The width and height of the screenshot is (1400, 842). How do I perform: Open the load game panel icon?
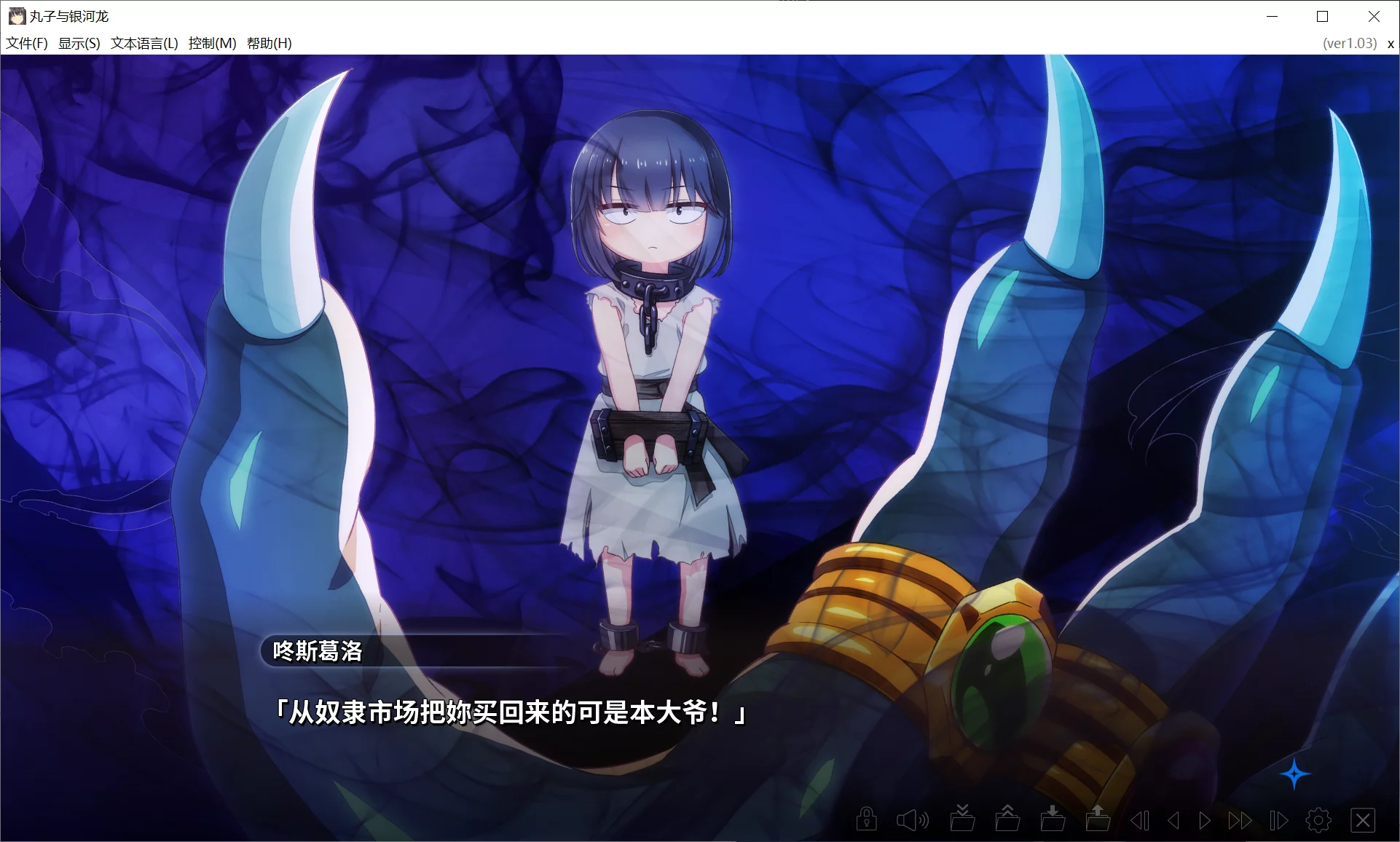pos(1098,819)
